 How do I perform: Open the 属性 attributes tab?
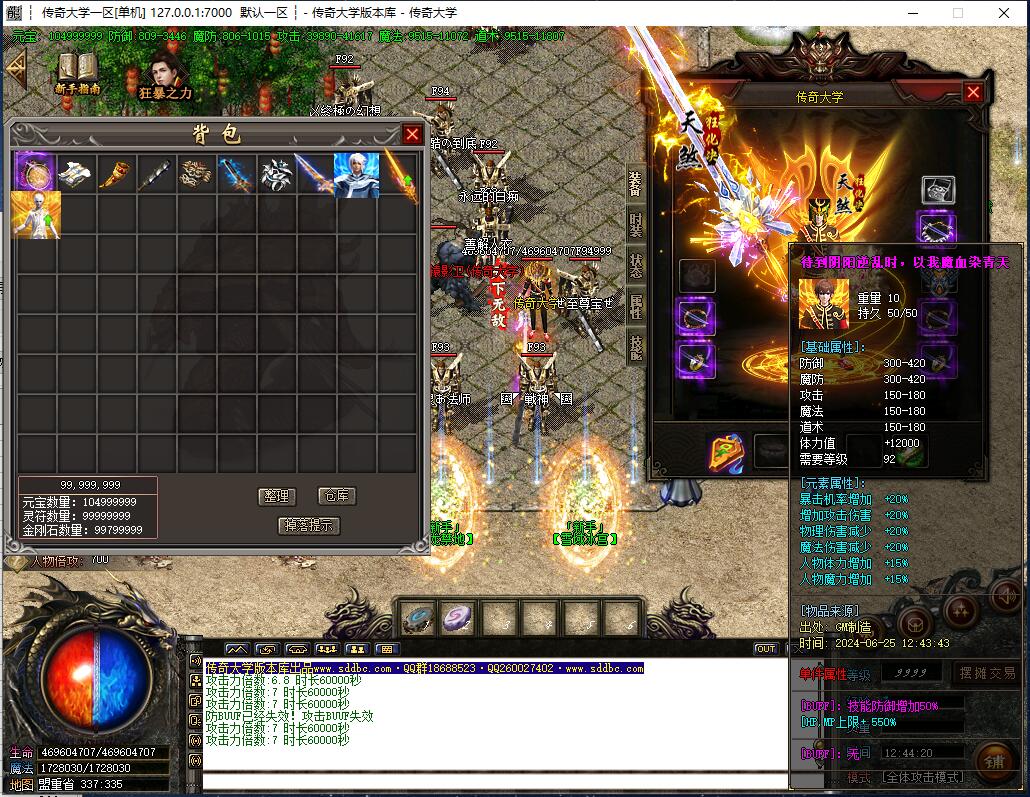point(636,308)
